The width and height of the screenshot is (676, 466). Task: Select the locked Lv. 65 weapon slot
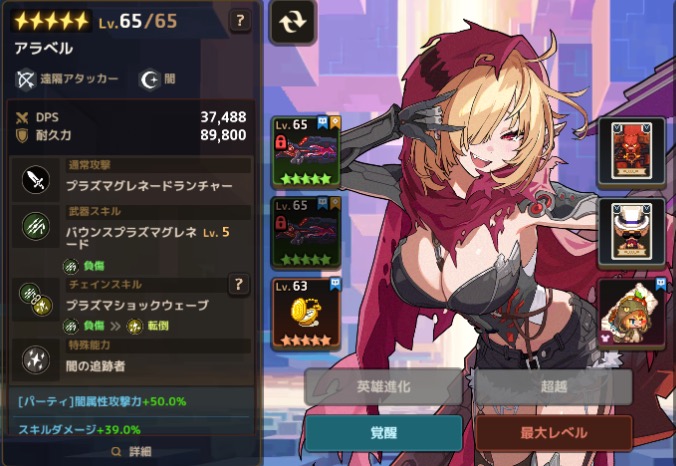[x=306, y=151]
